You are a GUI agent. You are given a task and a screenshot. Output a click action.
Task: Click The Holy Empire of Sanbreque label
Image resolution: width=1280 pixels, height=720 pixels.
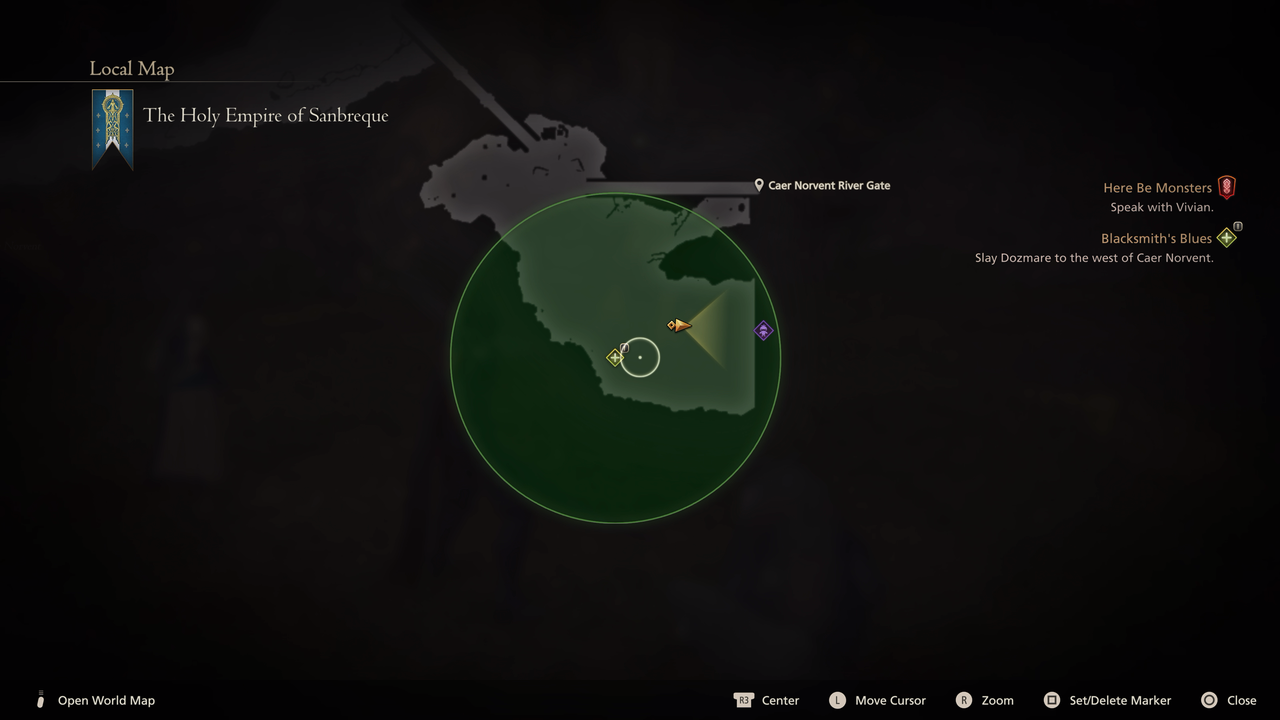(x=266, y=115)
